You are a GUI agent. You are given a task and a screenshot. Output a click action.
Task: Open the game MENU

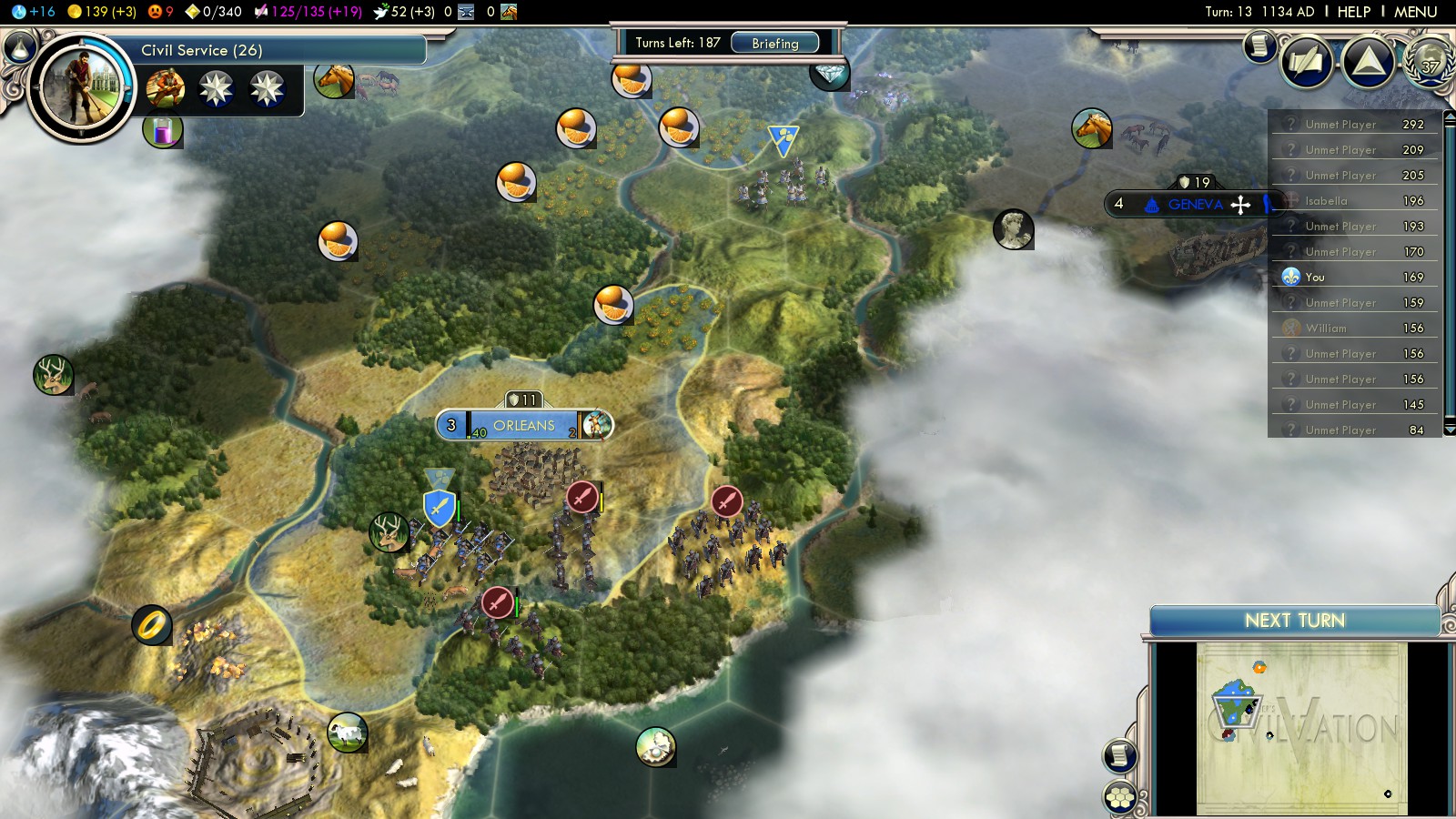point(1415,12)
